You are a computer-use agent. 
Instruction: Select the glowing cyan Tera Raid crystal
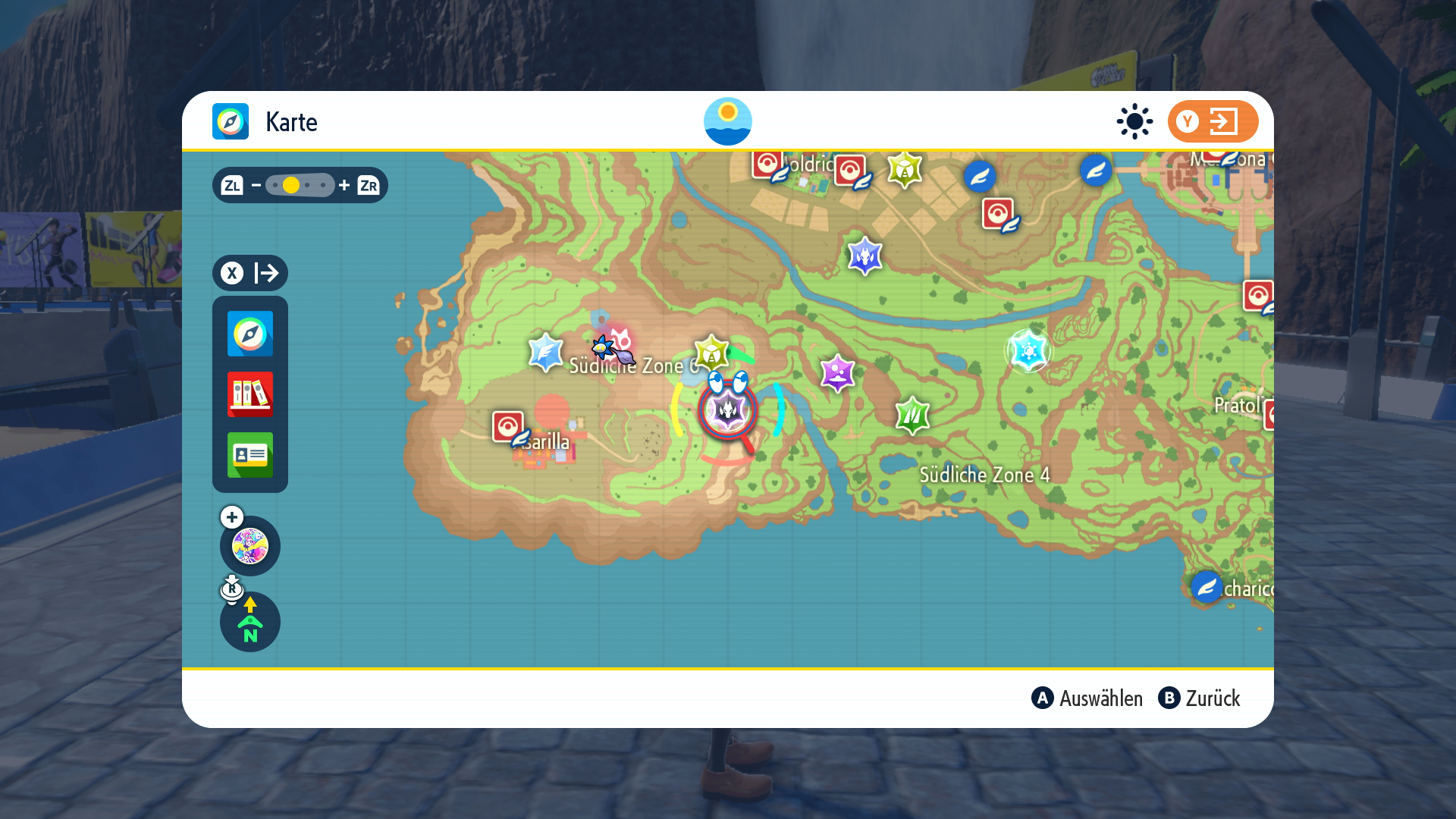[1028, 350]
